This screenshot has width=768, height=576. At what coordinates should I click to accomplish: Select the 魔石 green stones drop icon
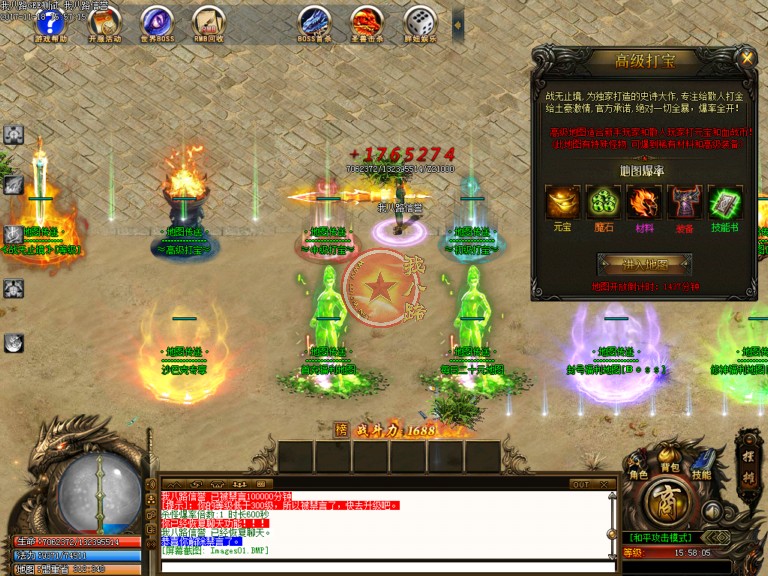point(603,203)
